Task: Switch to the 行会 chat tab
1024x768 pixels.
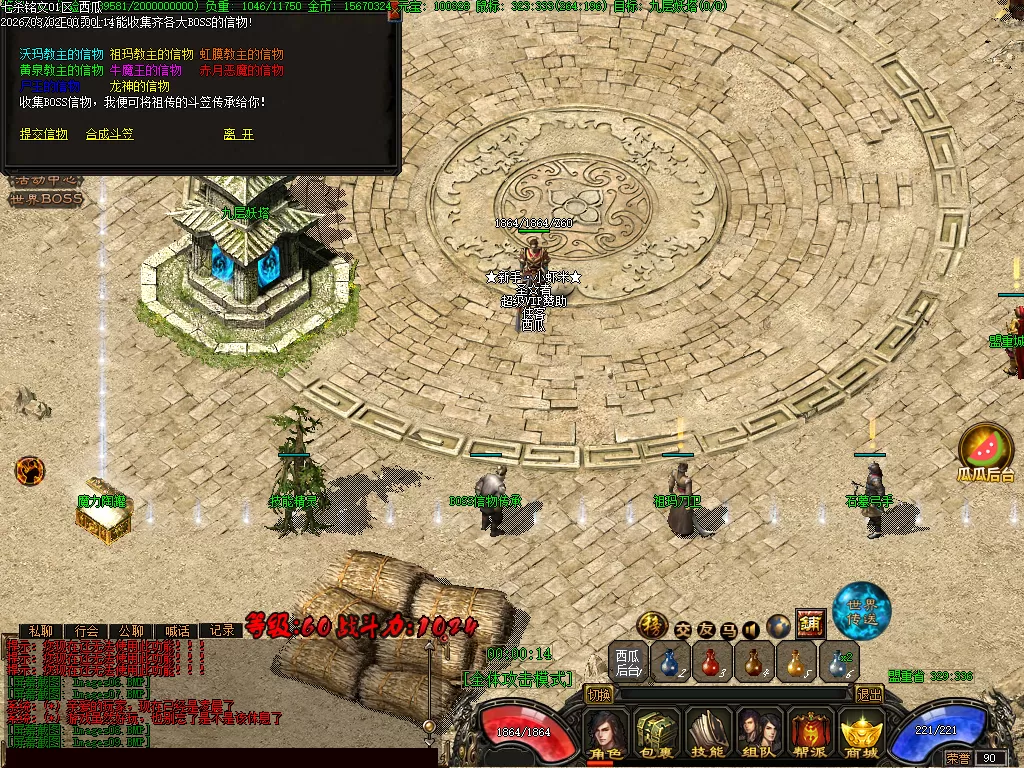Action: [x=86, y=631]
